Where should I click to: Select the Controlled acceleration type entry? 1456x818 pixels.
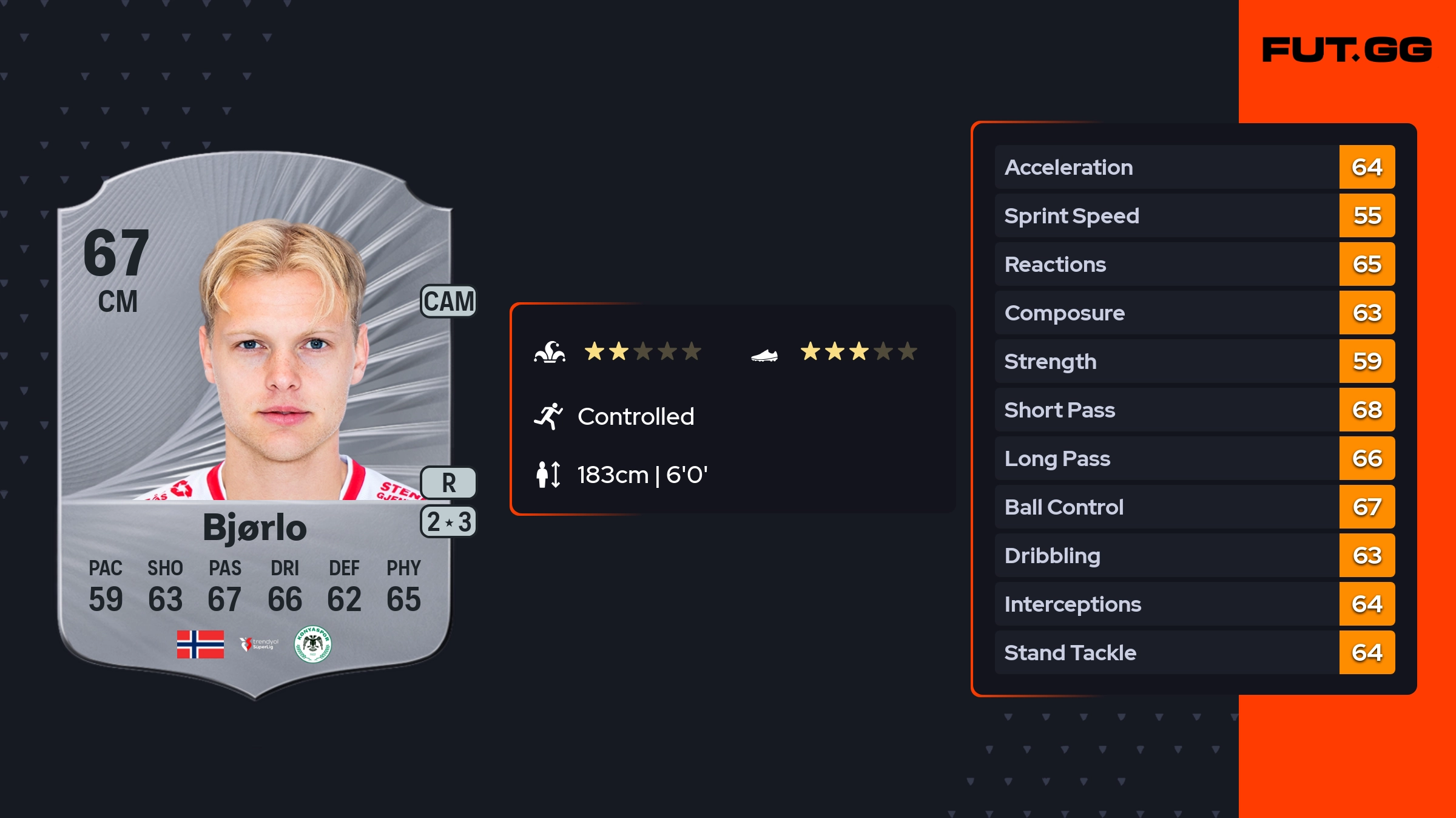tap(635, 417)
